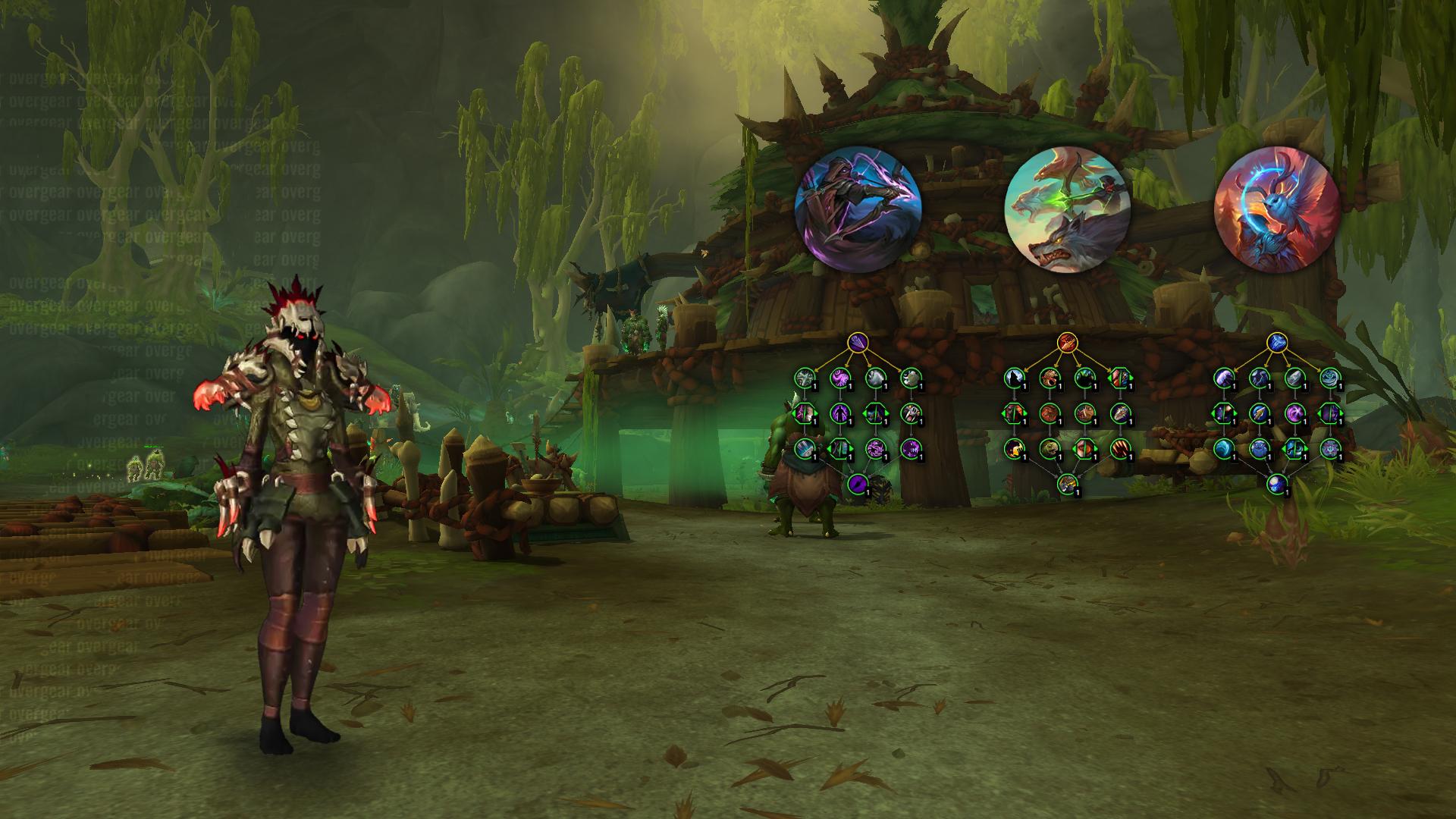Screen dimensions: 1456x819
Task: Click the pink swirl talent in left tree
Action: coord(839,378)
